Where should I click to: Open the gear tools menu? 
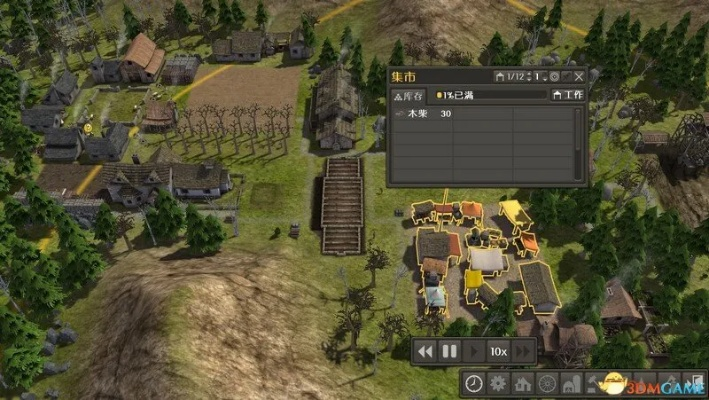coord(498,383)
